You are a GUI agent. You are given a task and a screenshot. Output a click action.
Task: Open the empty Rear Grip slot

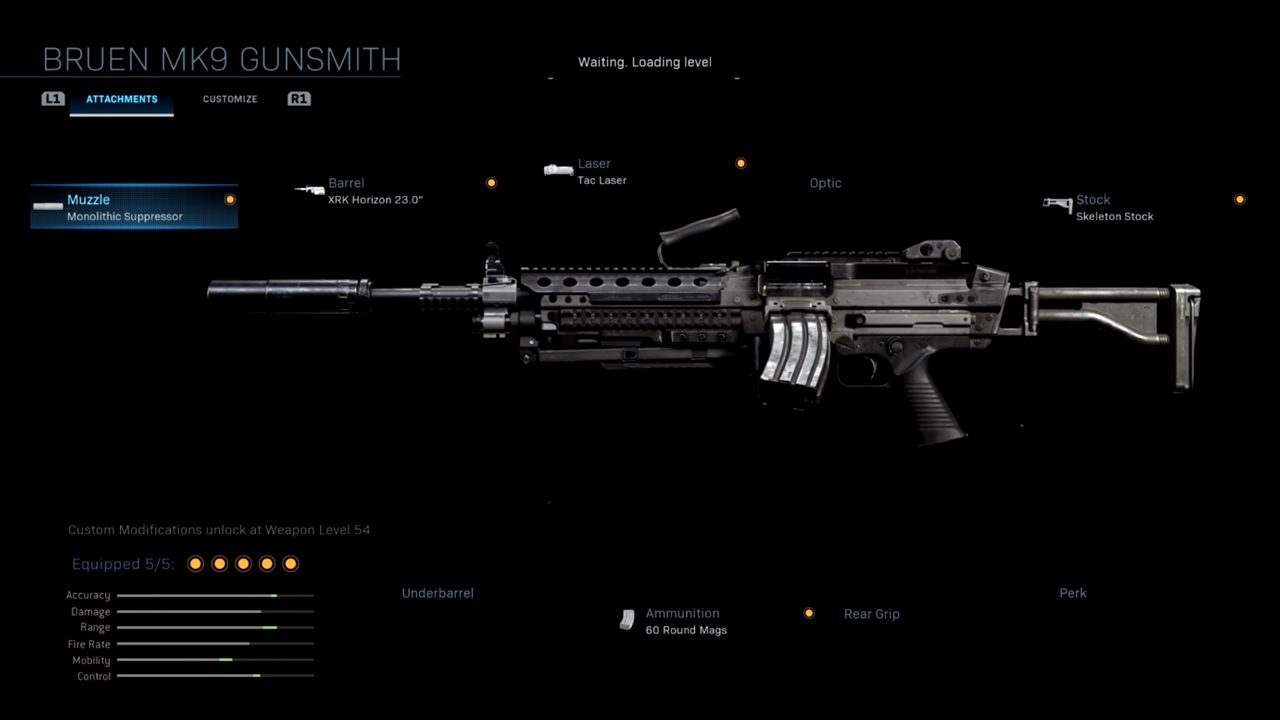coord(871,614)
